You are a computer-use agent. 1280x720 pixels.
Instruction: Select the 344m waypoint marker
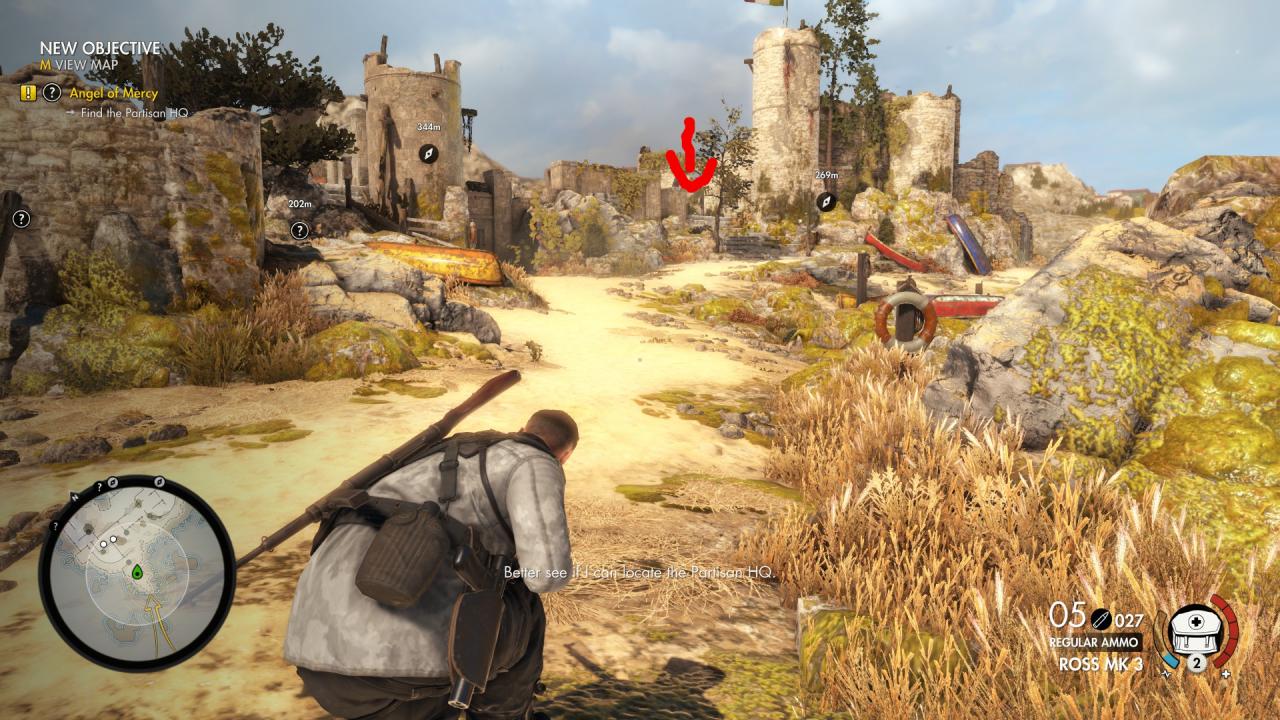click(x=428, y=153)
